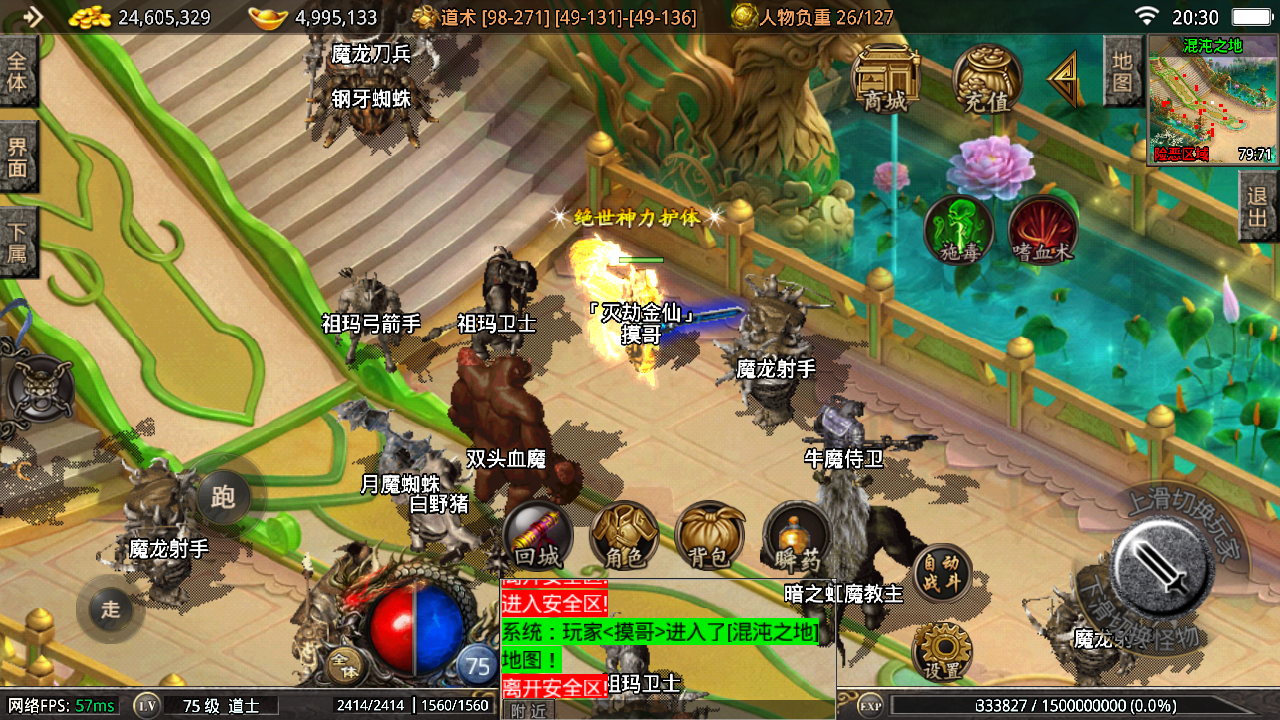
Task: Open the 角色 character sheet
Action: pos(624,536)
